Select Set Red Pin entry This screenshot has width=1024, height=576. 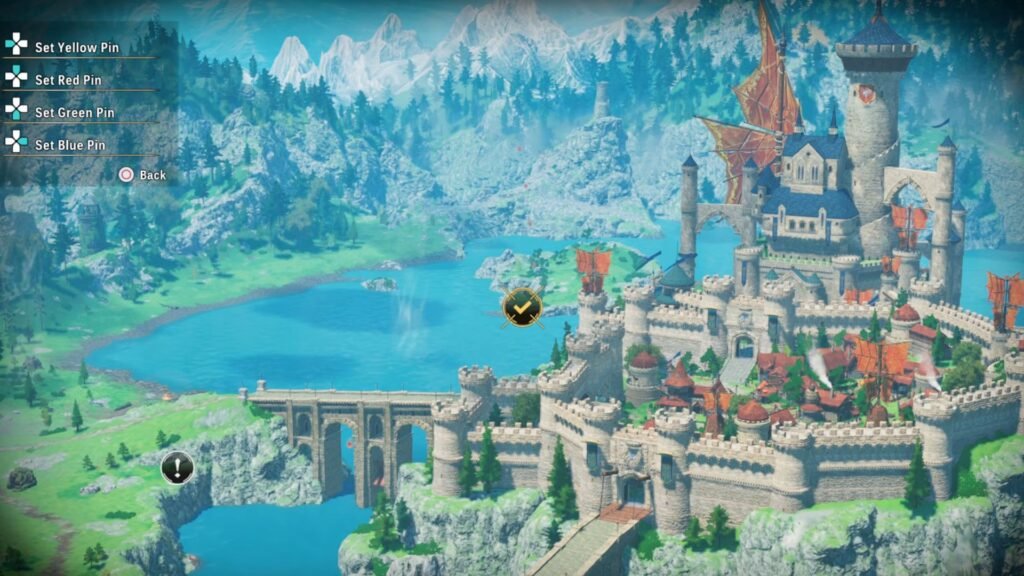pyautogui.click(x=68, y=80)
